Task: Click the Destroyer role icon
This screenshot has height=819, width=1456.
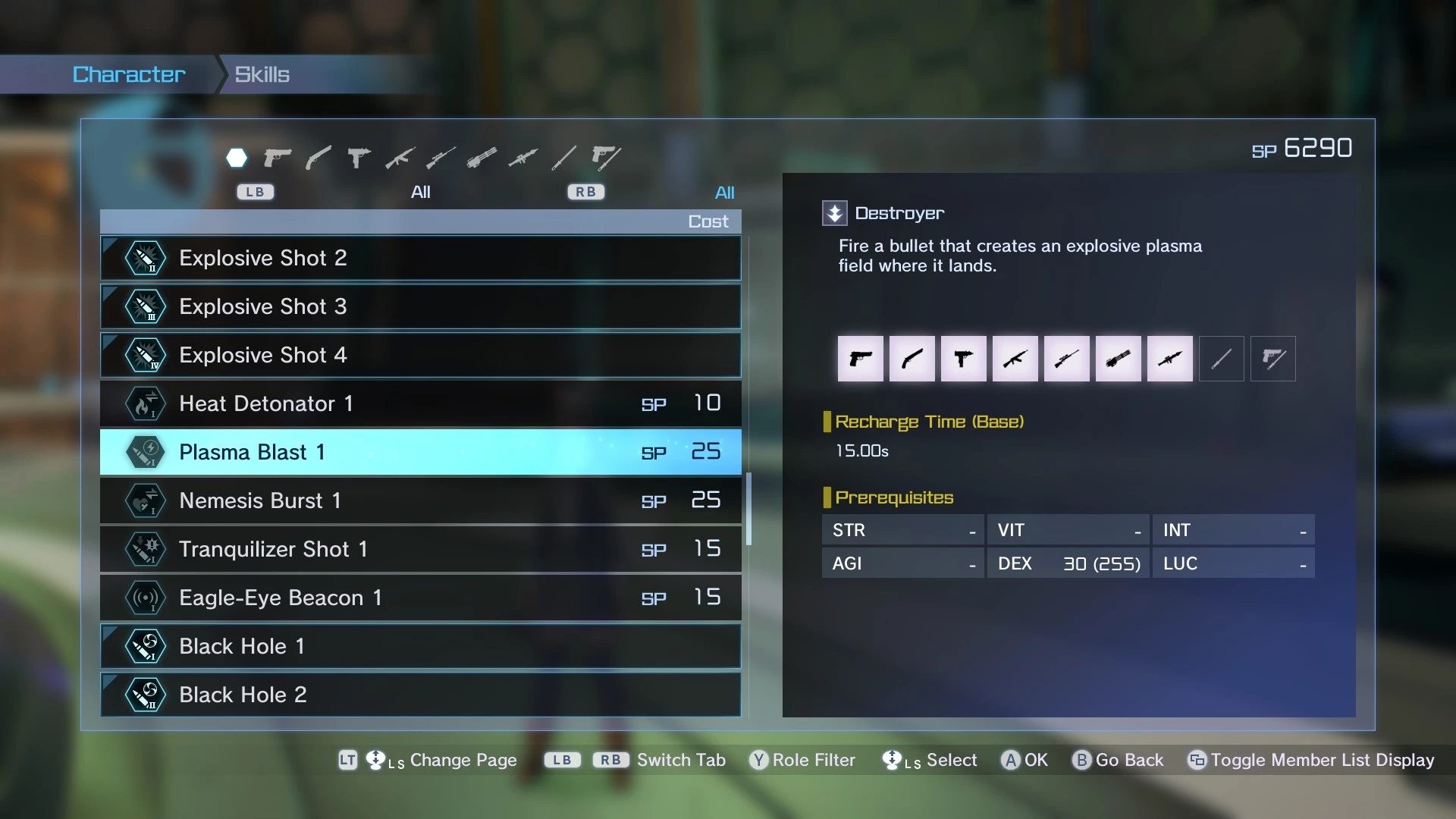Action: (x=834, y=213)
